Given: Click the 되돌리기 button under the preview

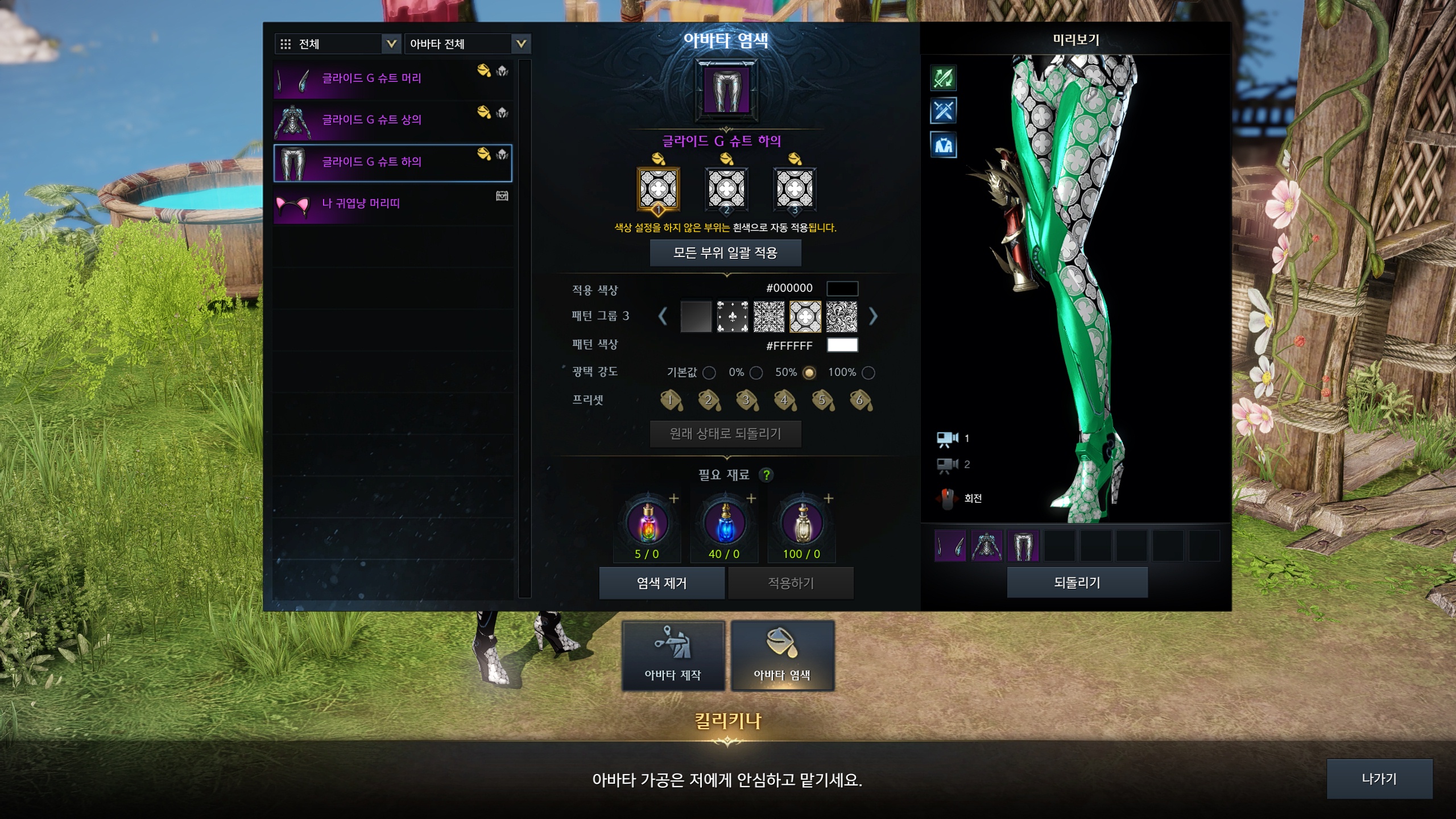Looking at the screenshot, I should (x=1077, y=582).
